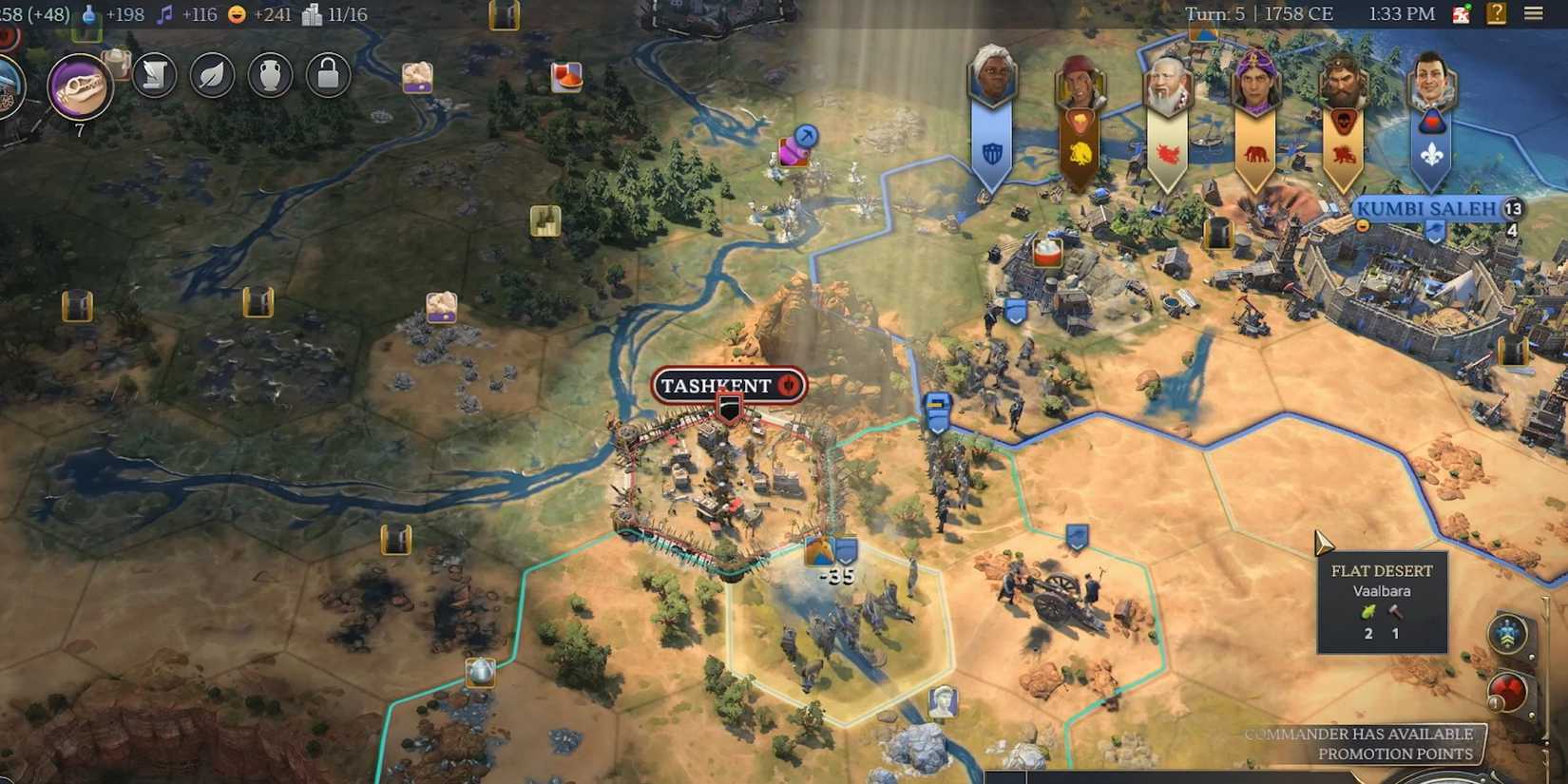Image resolution: width=1568 pixels, height=784 pixels.
Task: Toggle the commander promotion chevron button
Action: coord(1507,634)
